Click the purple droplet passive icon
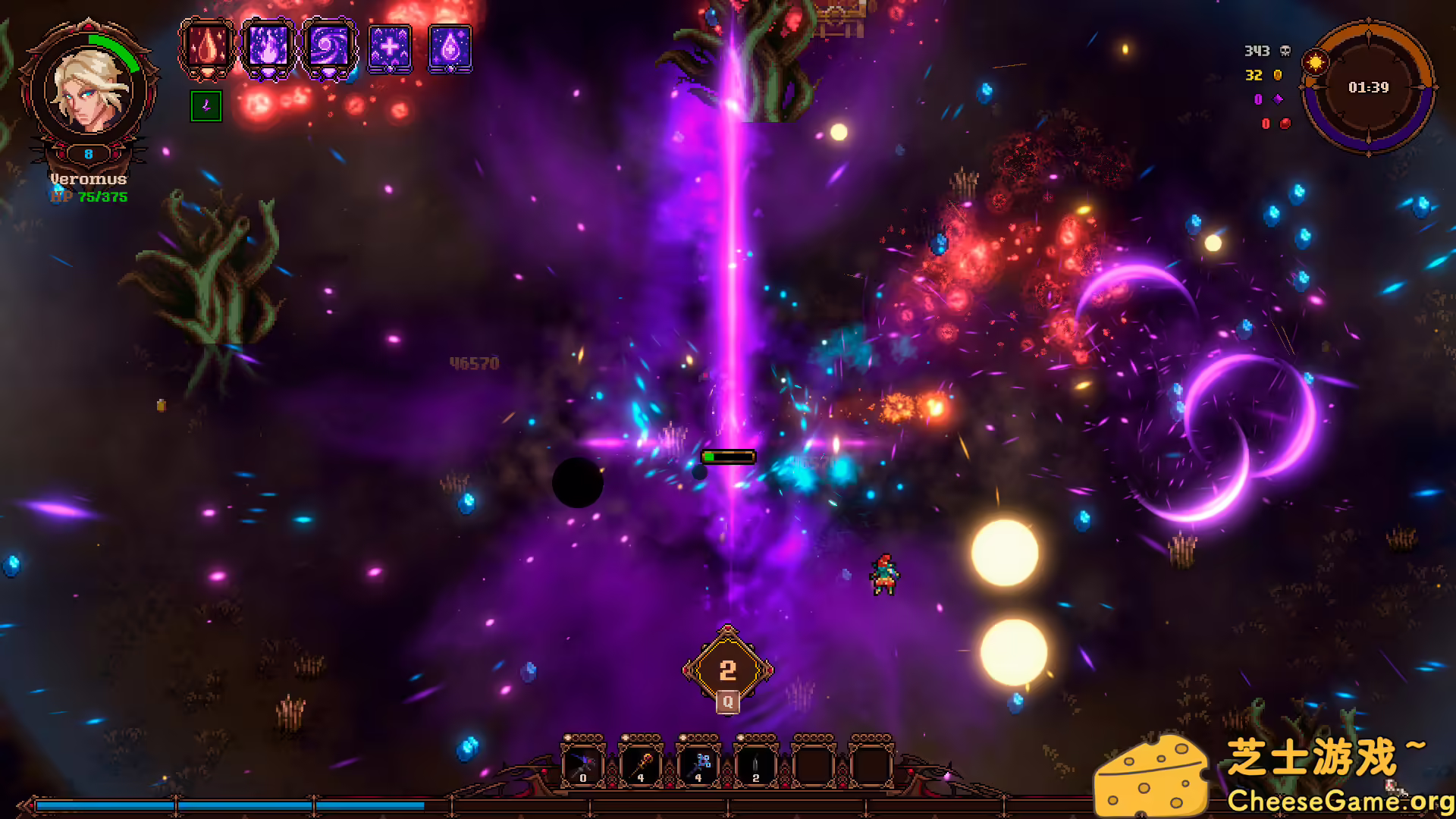Screen dimensions: 1456x819 tap(450, 49)
